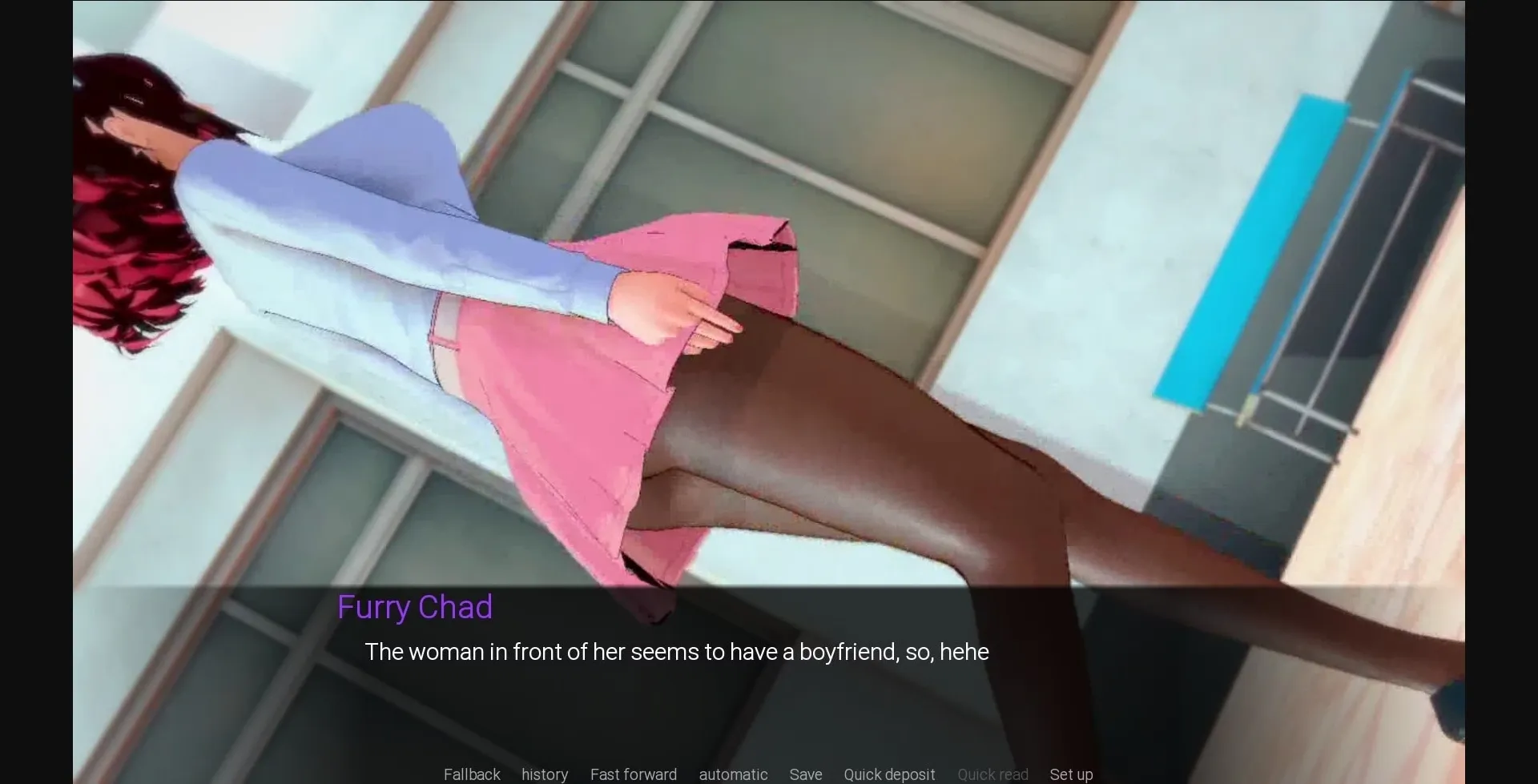Click Fast forward to skip read text
This screenshot has width=1538, height=784.
click(x=633, y=774)
